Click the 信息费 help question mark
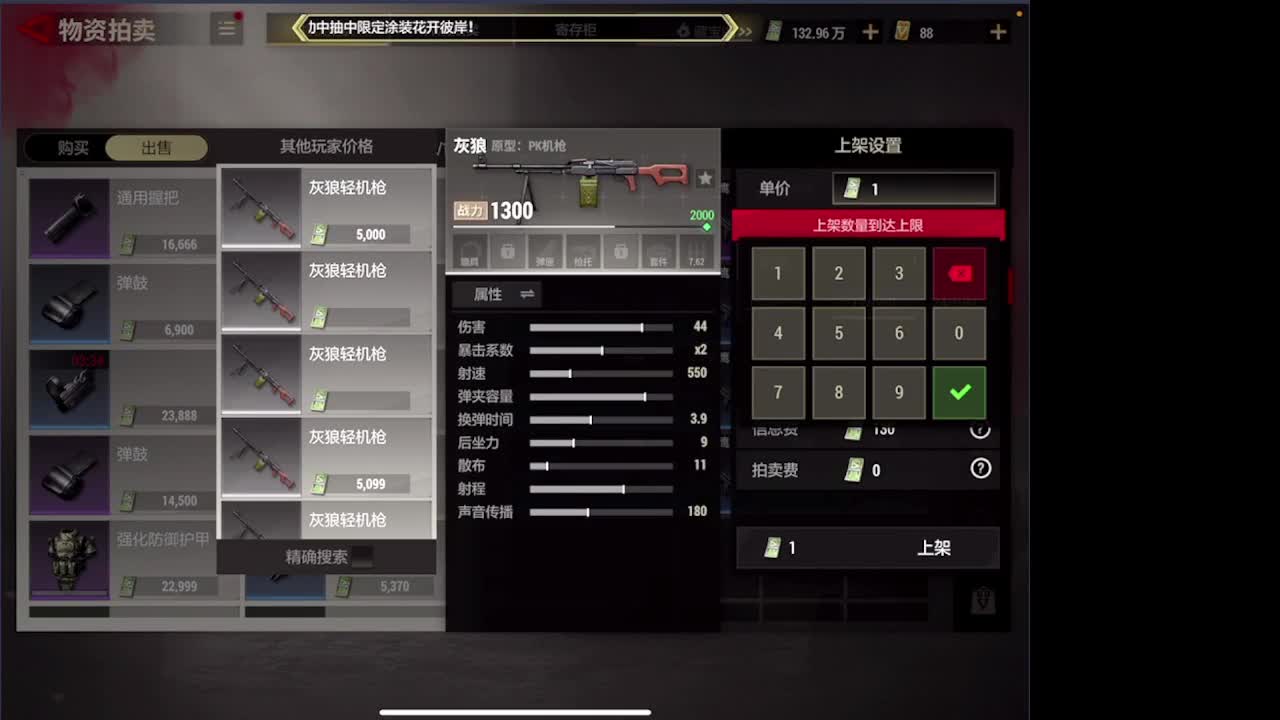Viewport: 1280px width, 720px height. [981, 429]
